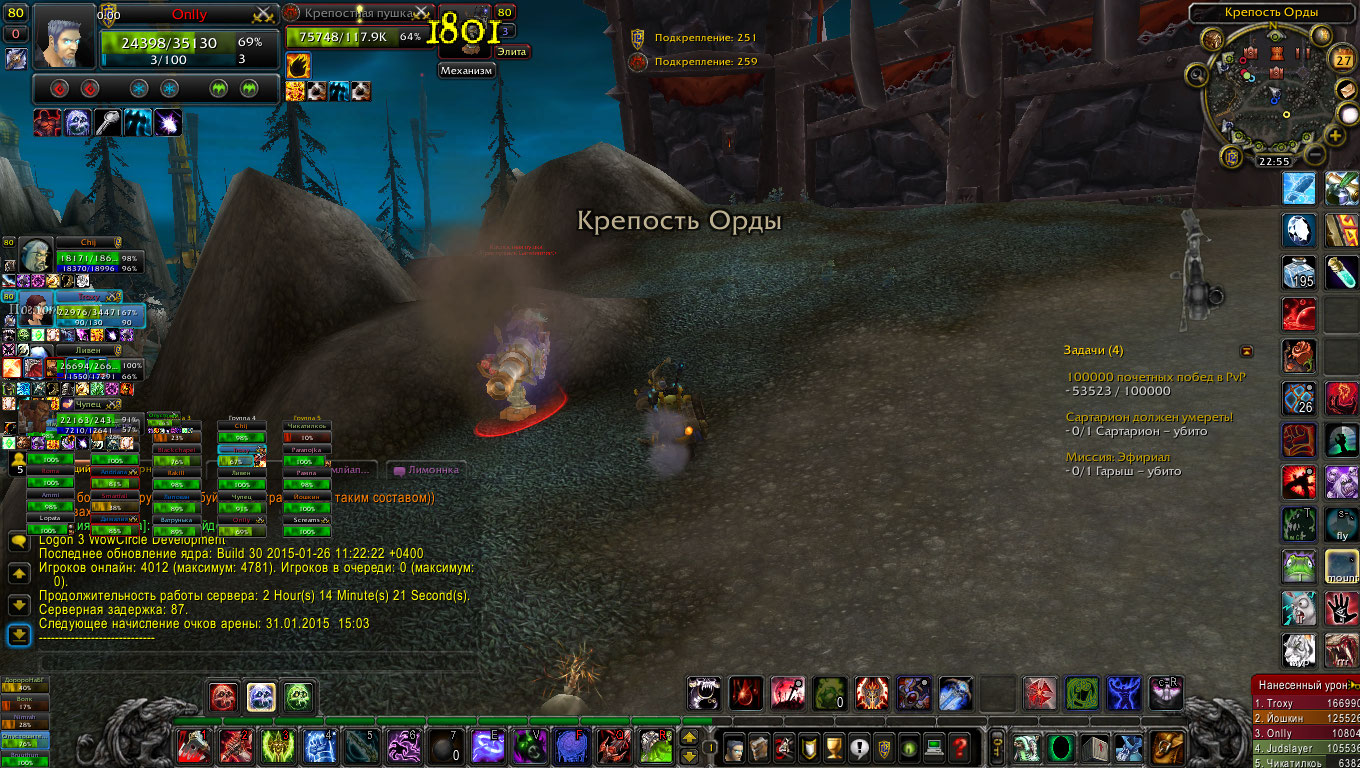This screenshot has width=1360, height=768.
Task: Jump chat to bottom with blue arrow
Action: [19, 635]
